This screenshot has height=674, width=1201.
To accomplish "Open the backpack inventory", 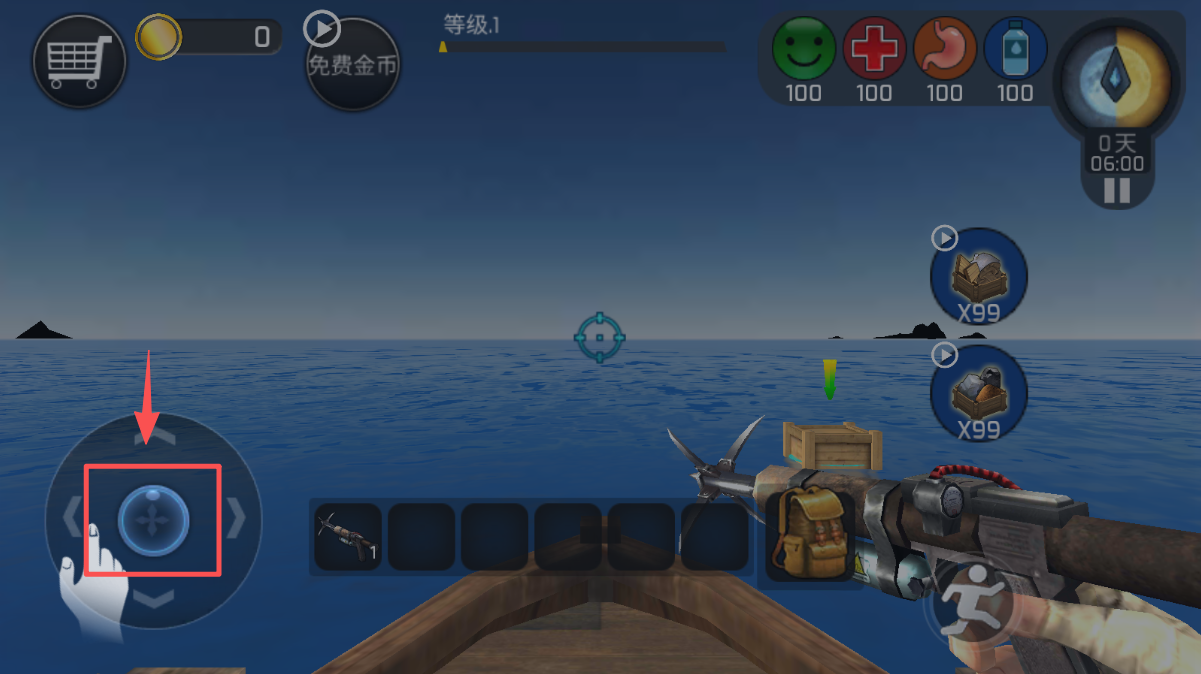I will pyautogui.click(x=809, y=534).
